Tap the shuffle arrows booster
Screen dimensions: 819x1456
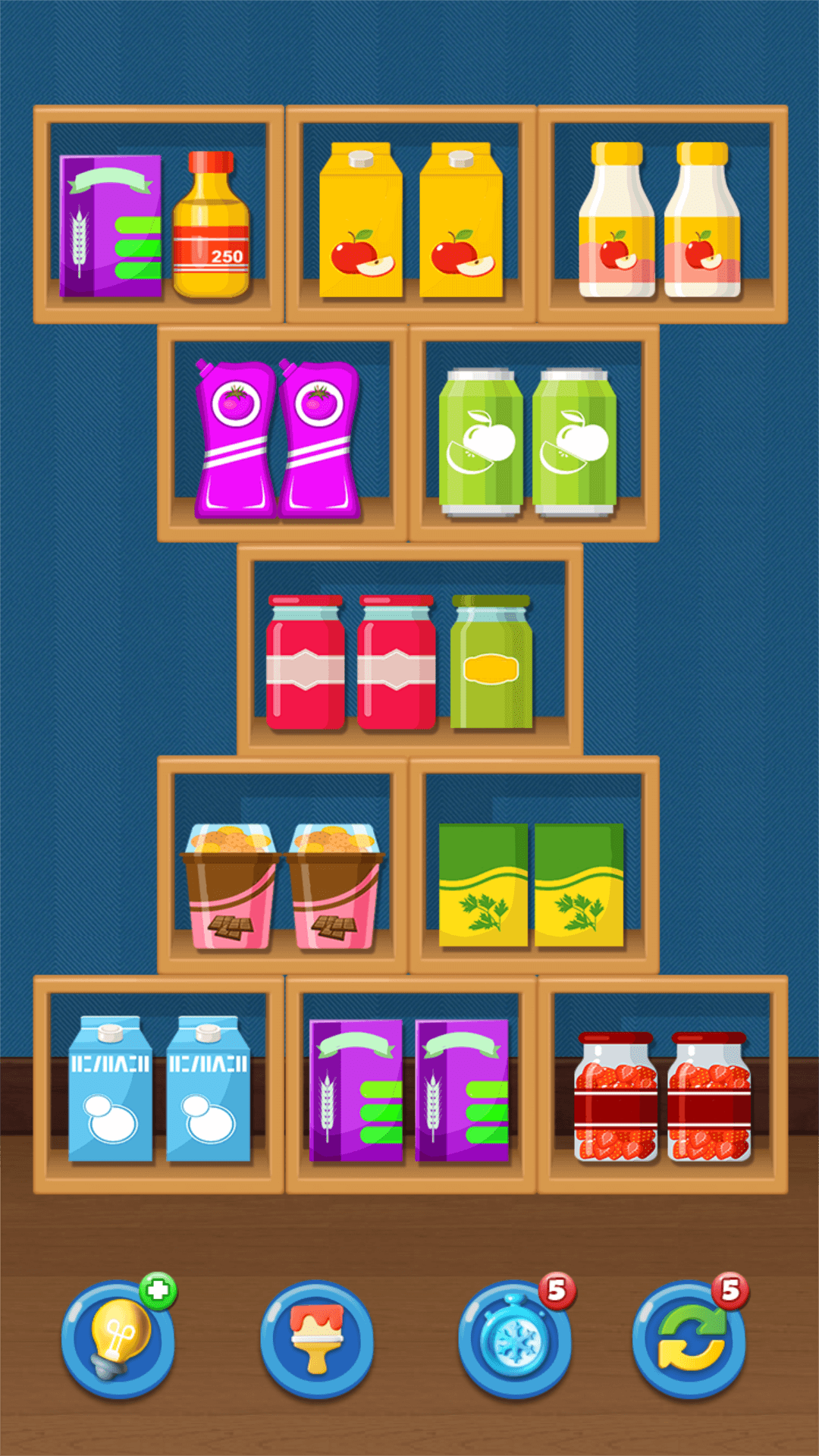click(x=689, y=1339)
